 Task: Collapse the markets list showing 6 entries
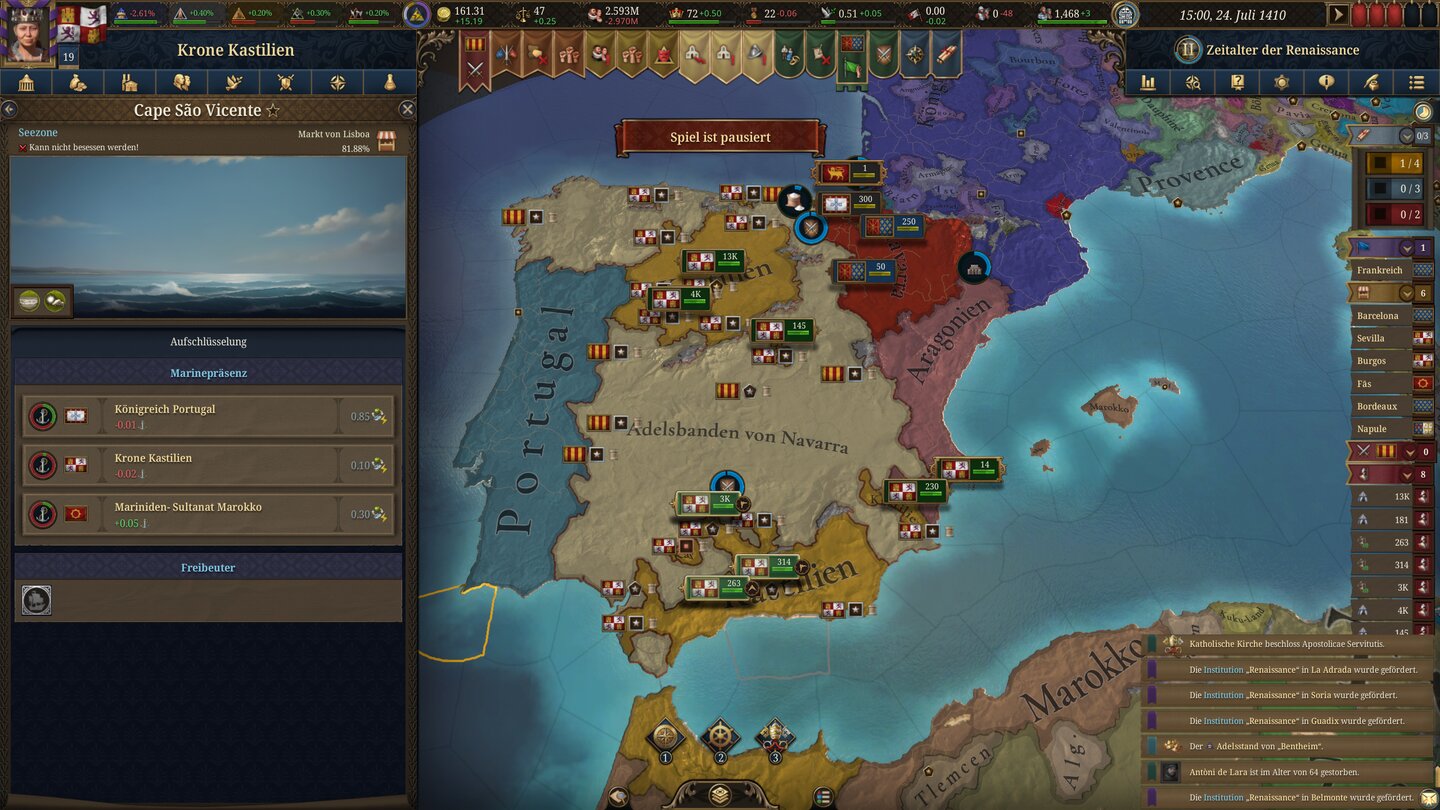click(x=1407, y=293)
